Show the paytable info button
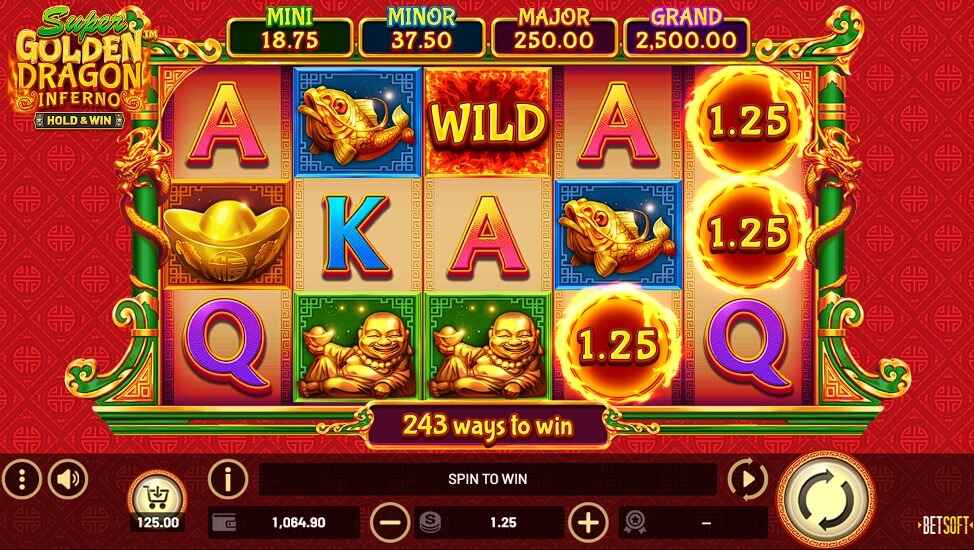The height and width of the screenshot is (550, 974). (227, 480)
